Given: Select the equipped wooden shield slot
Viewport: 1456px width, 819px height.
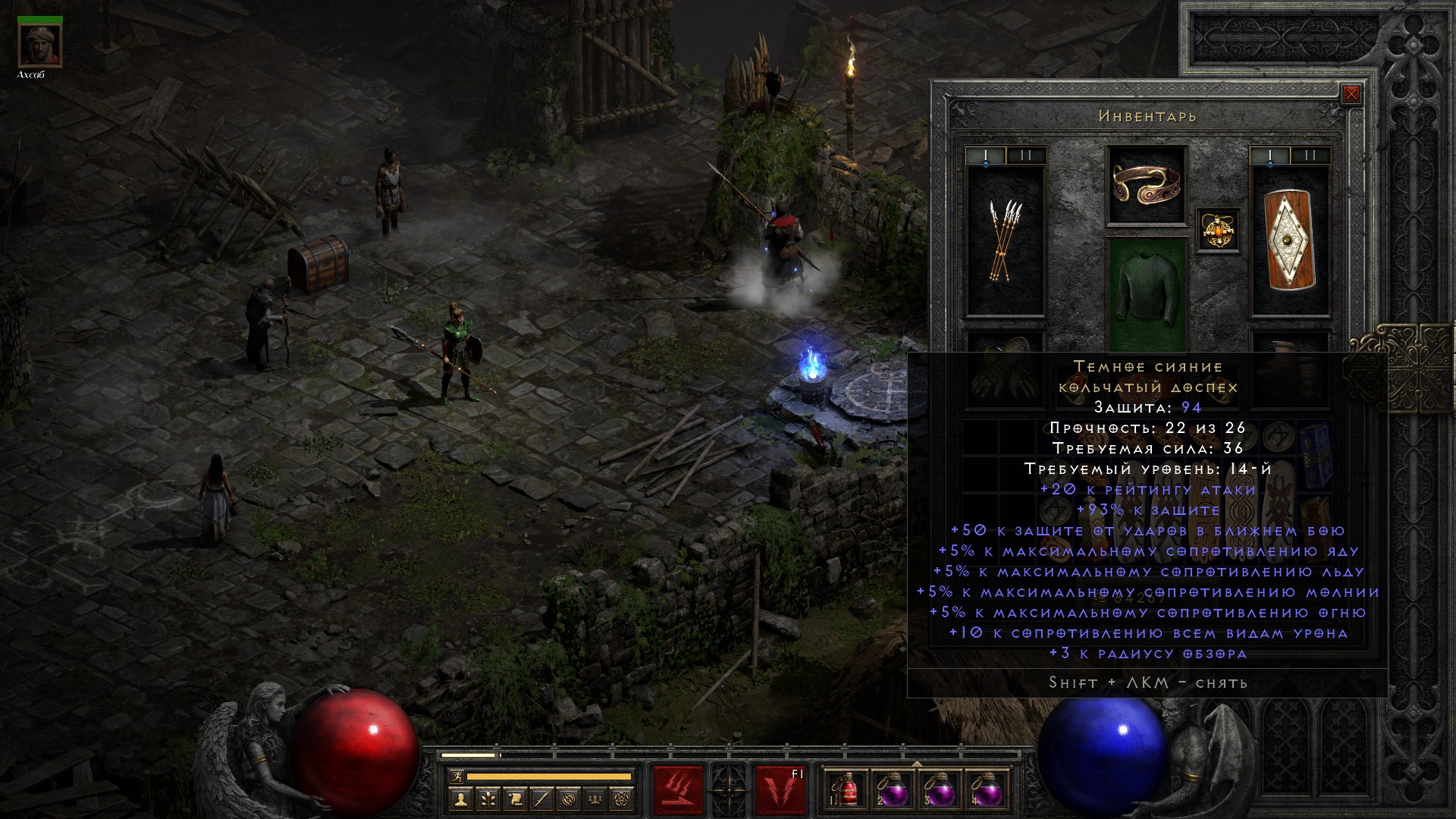Looking at the screenshot, I should coord(1290,241).
